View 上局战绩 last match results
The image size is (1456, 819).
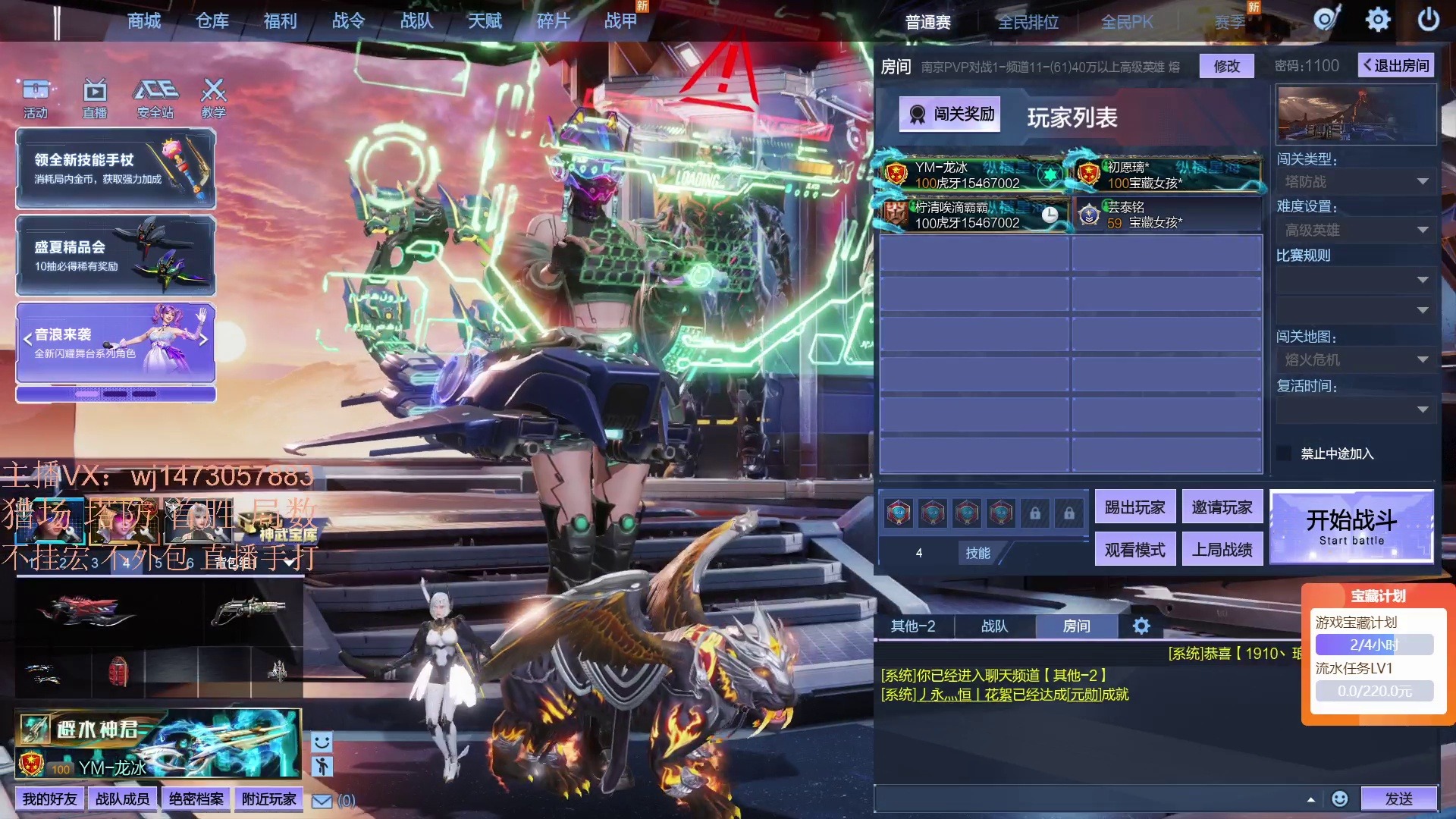[1222, 550]
